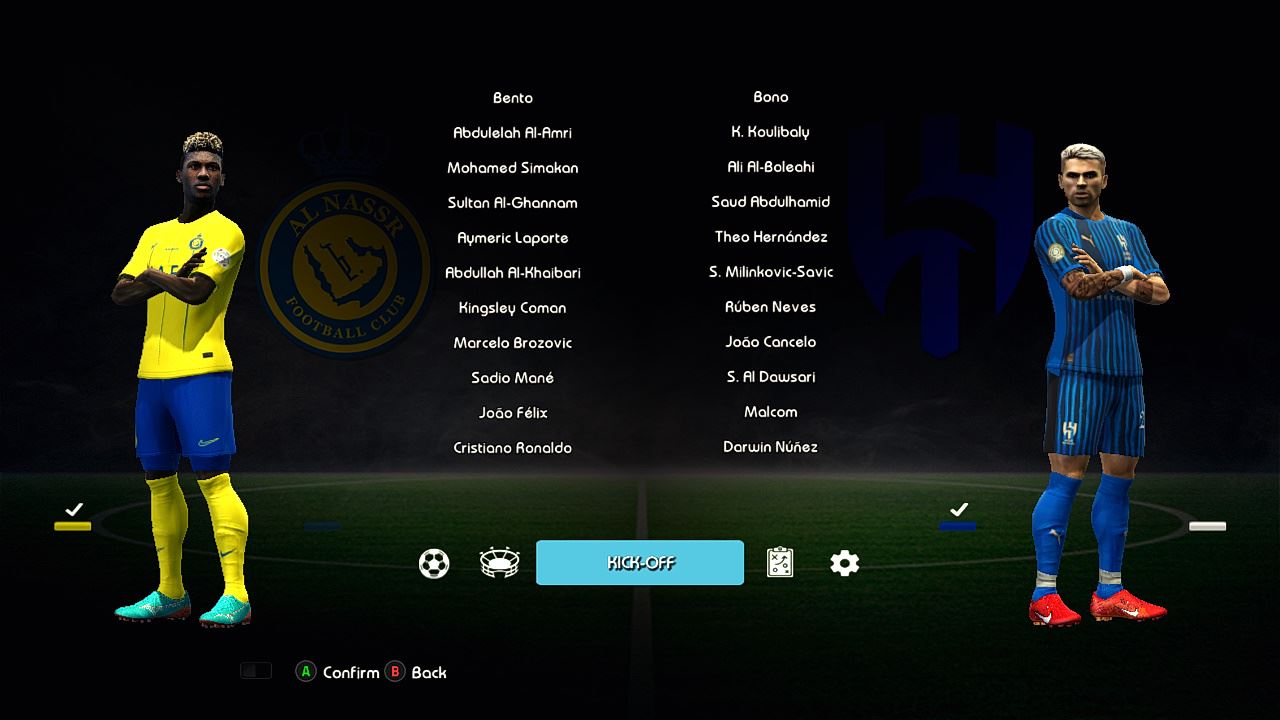Select goalkeeper Bono
The height and width of the screenshot is (720, 1280).
[x=770, y=97]
